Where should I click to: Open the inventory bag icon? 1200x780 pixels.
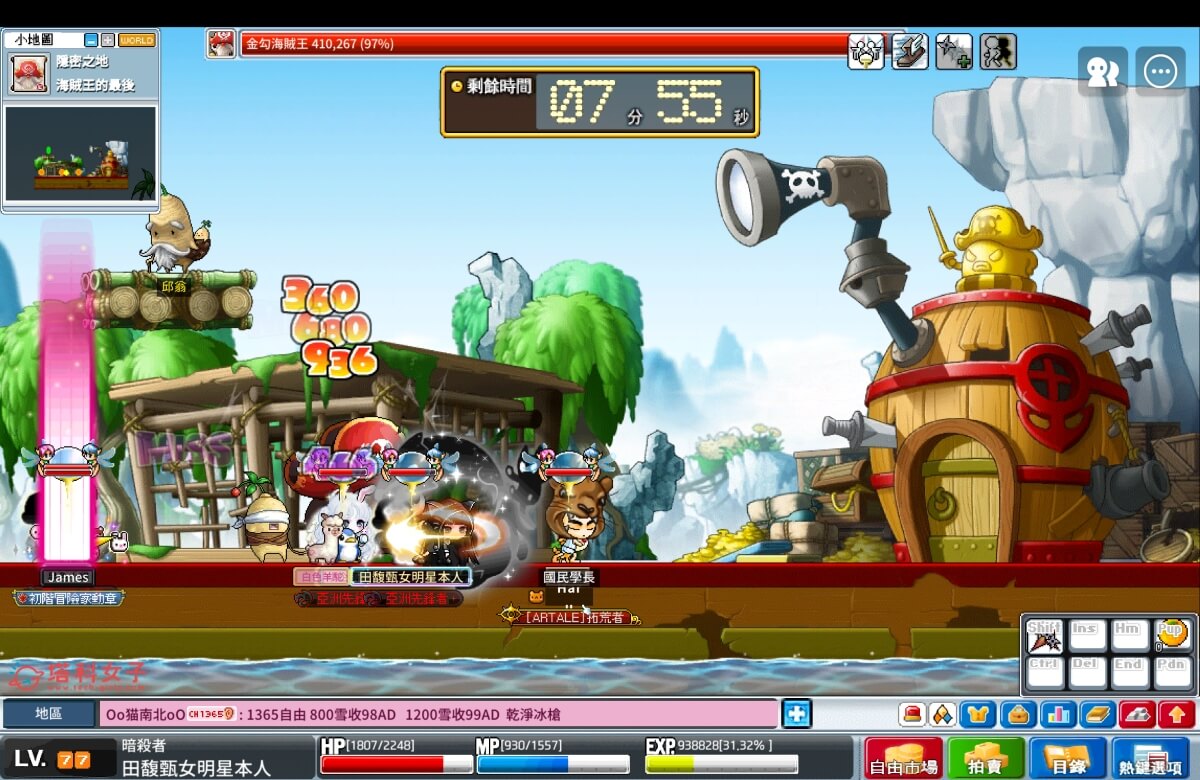[1017, 714]
